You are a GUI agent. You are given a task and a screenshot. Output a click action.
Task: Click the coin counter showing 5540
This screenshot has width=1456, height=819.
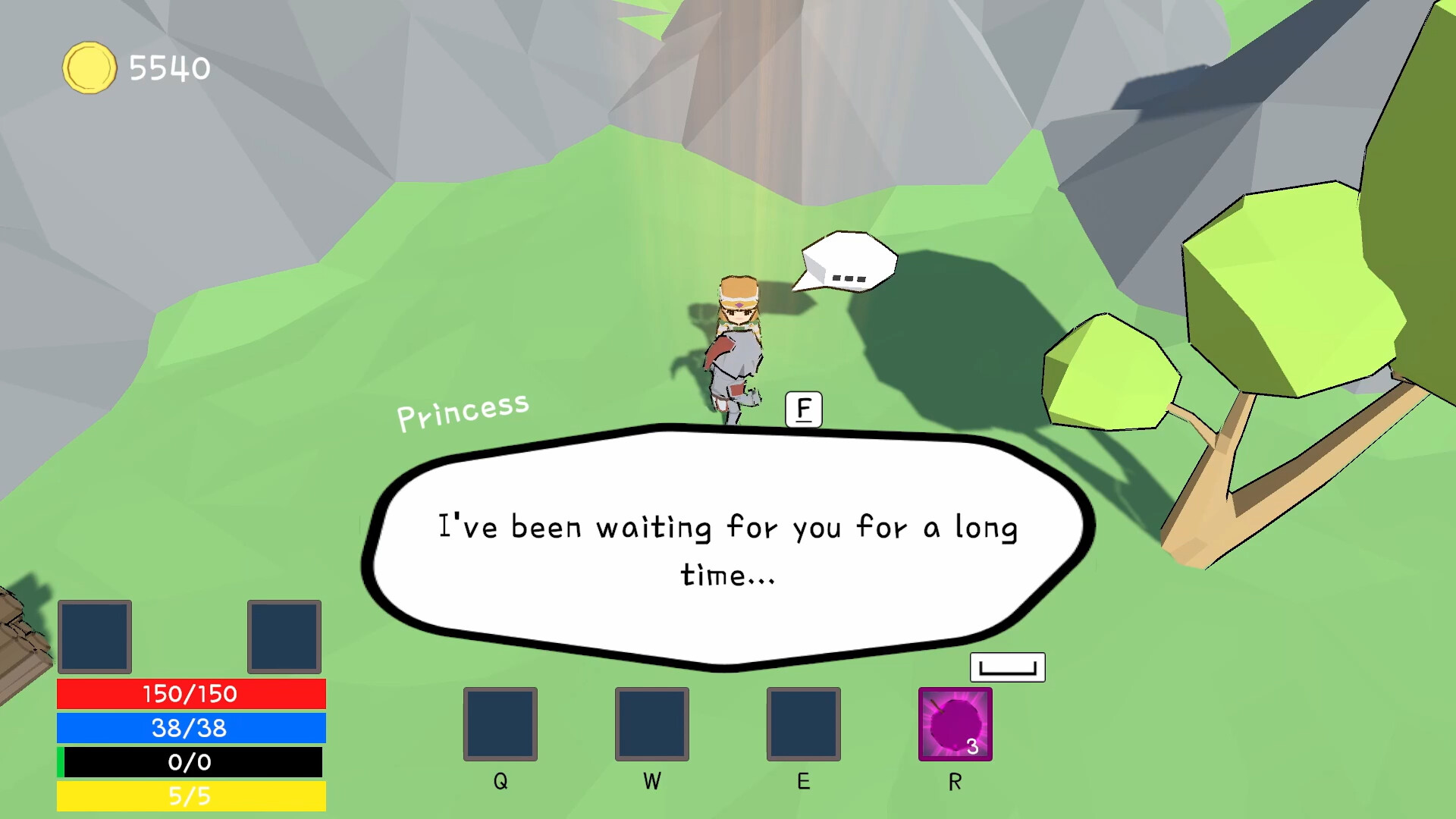(168, 67)
